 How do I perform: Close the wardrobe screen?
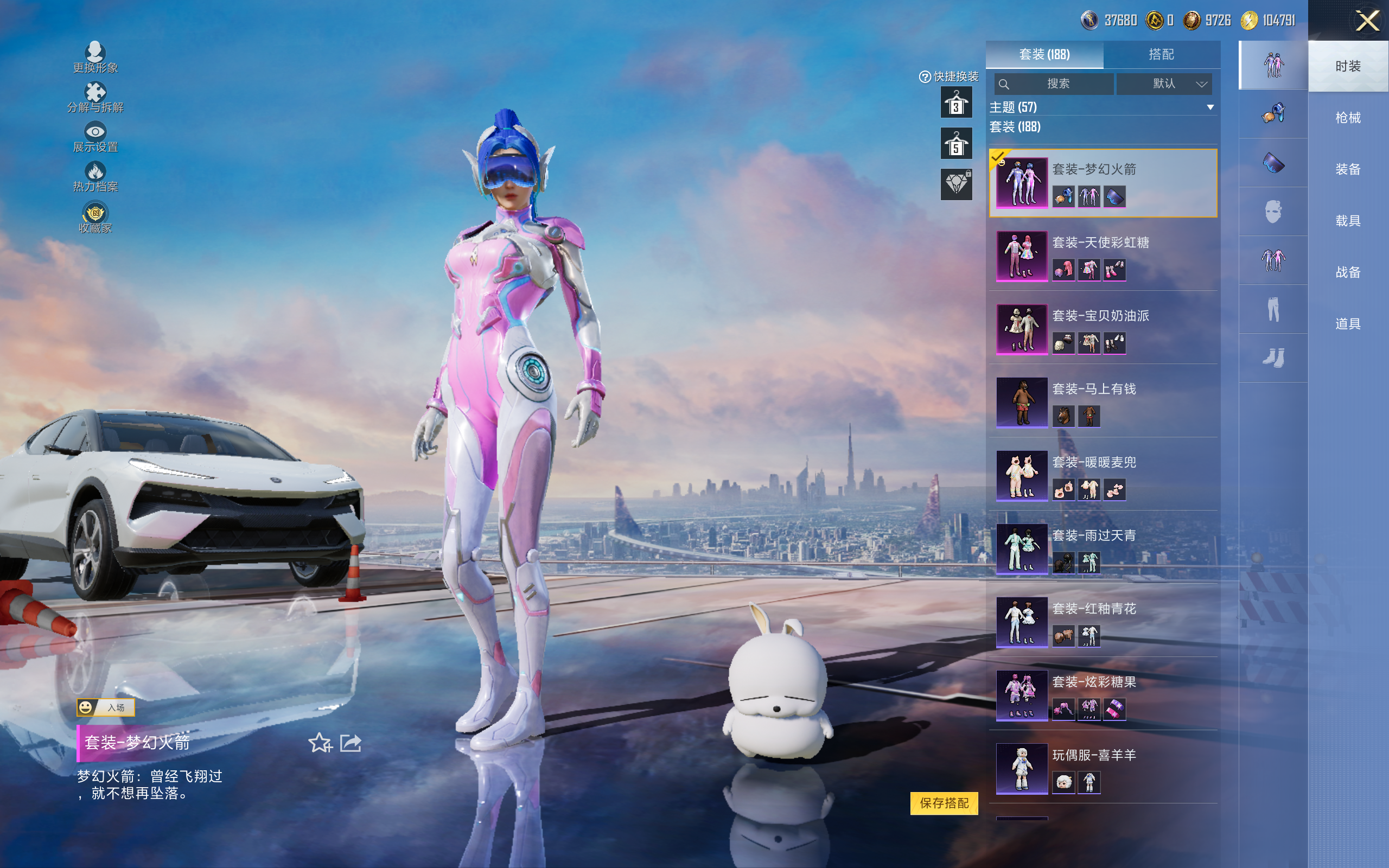(x=1367, y=21)
